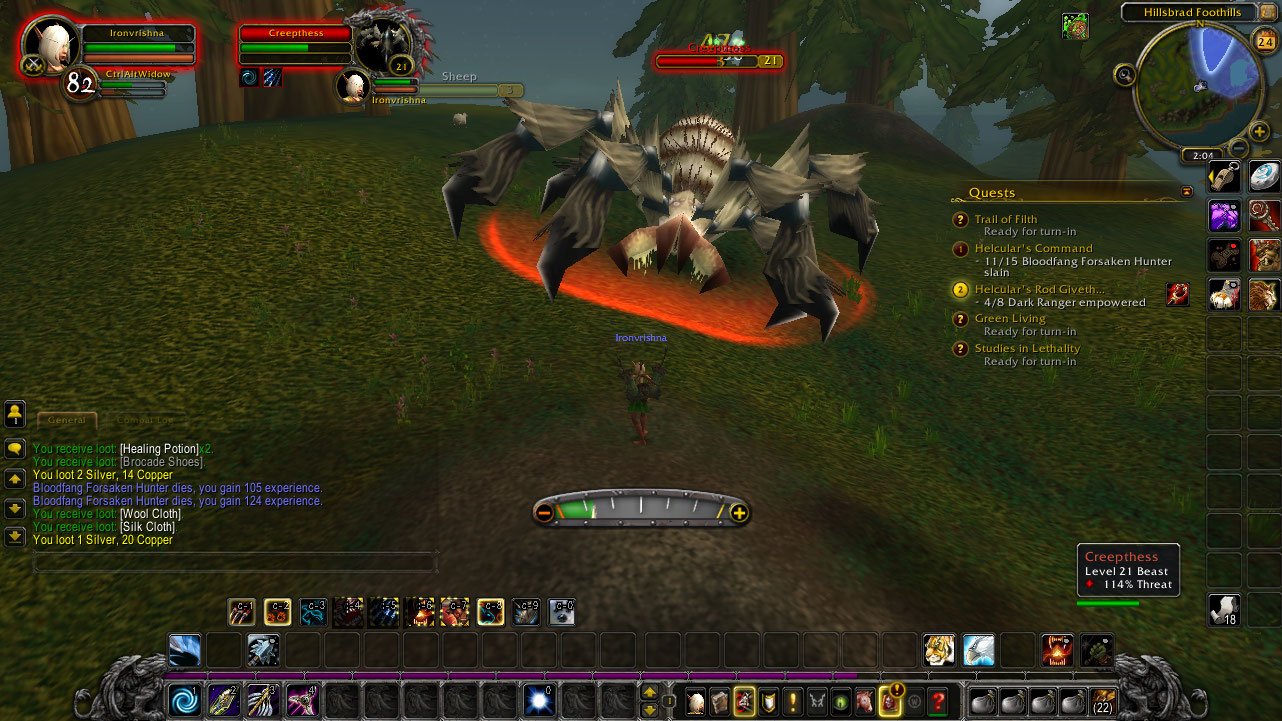Page the action bar up
1282x721 pixels.
pos(650,692)
